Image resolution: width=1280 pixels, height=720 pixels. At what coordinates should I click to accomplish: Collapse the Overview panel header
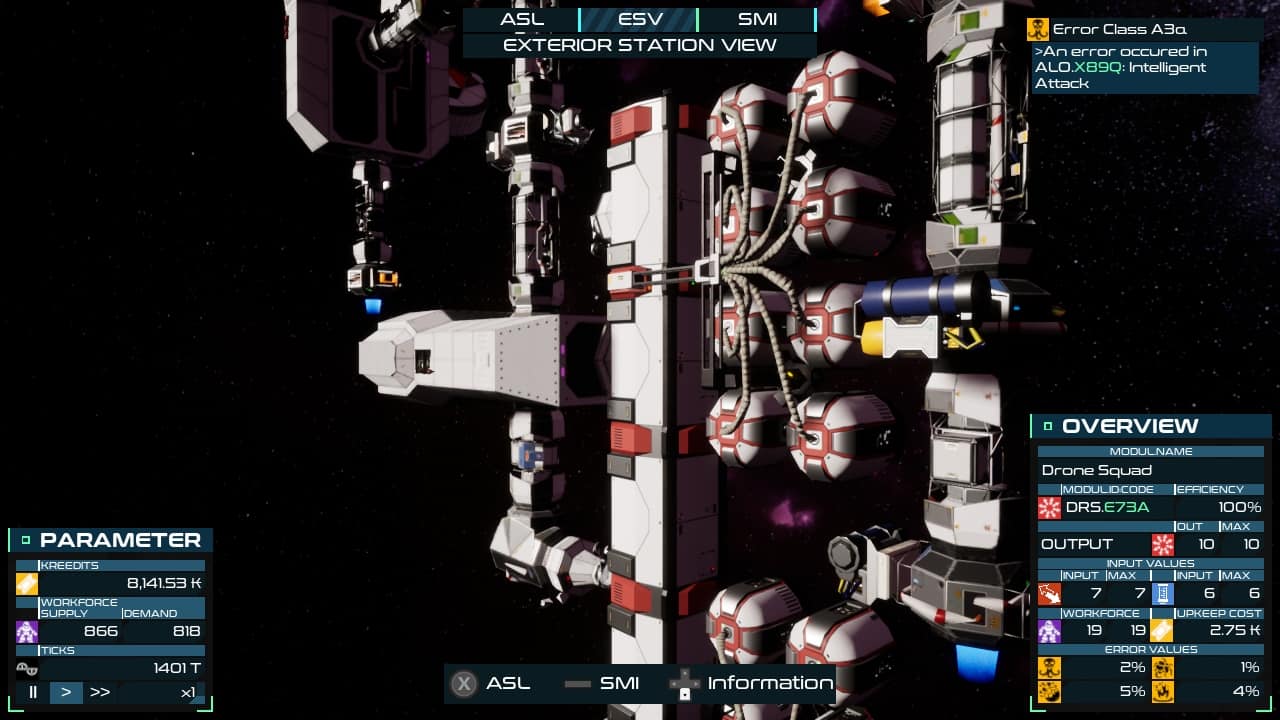click(1048, 426)
